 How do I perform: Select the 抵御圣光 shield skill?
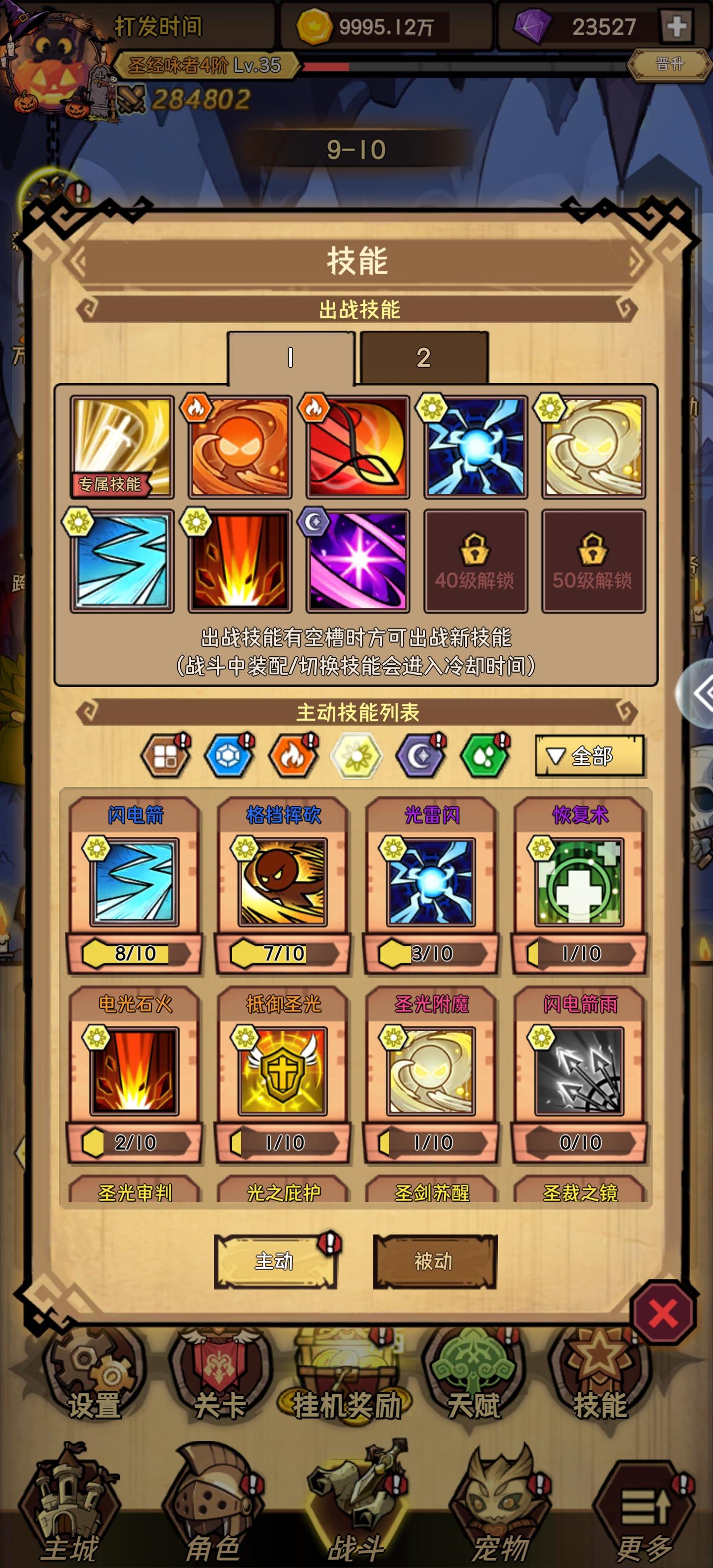pyautogui.click(x=284, y=1071)
